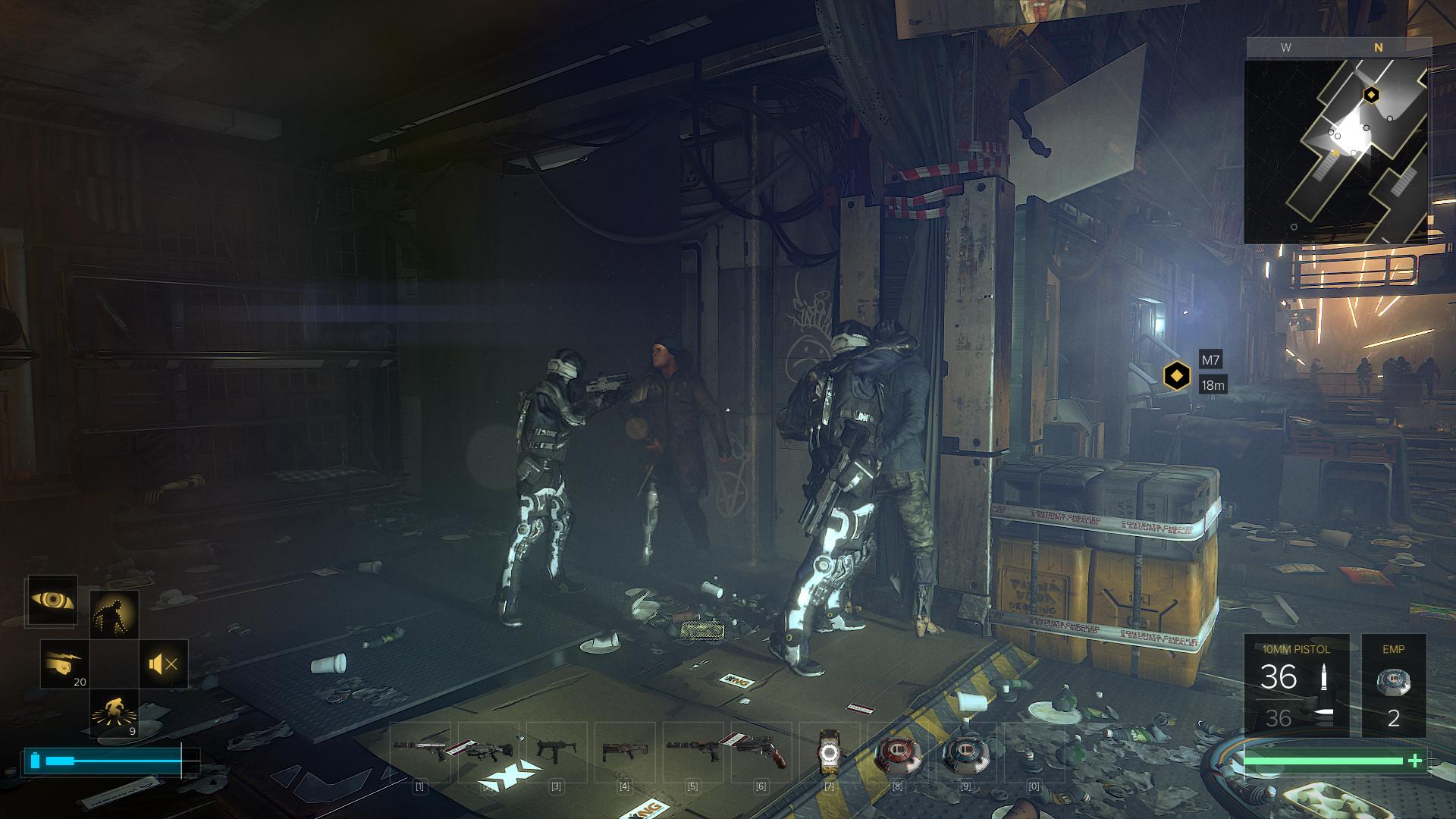Screen dimensions: 1456x819
Task: Toggle the silent movement muted-speaker augmentation
Action: point(163,664)
